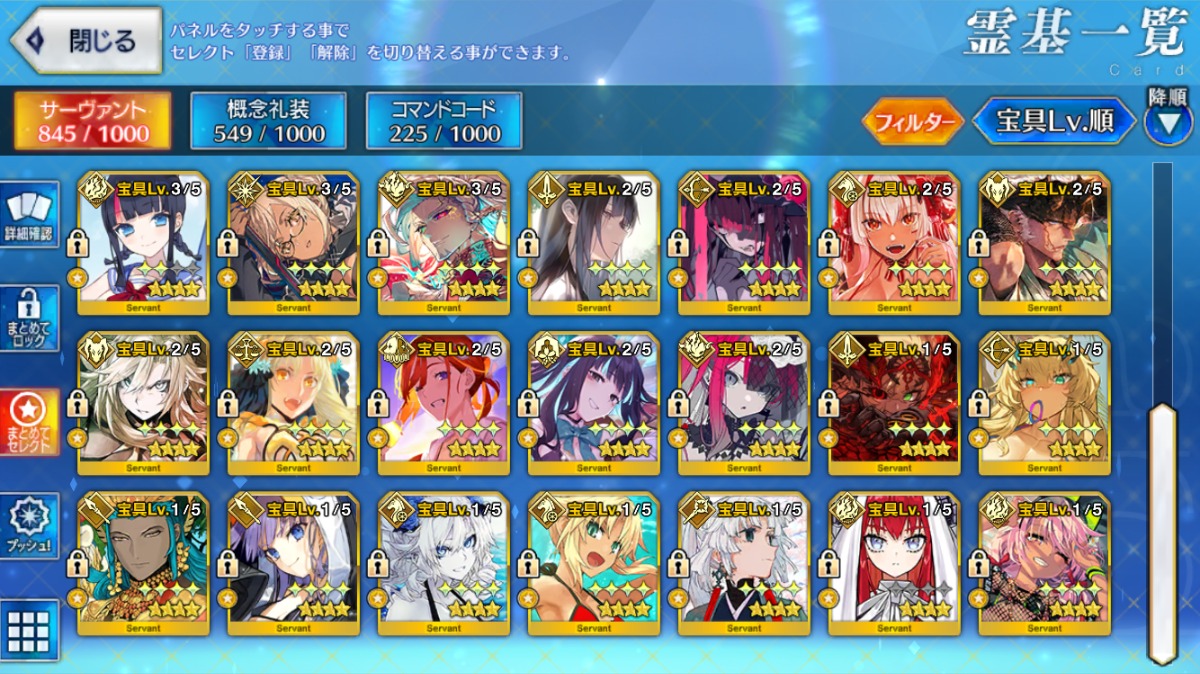The image size is (1200, 674).
Task: Pick the dark-skinned servant with teal headdress
Action: tap(143, 564)
